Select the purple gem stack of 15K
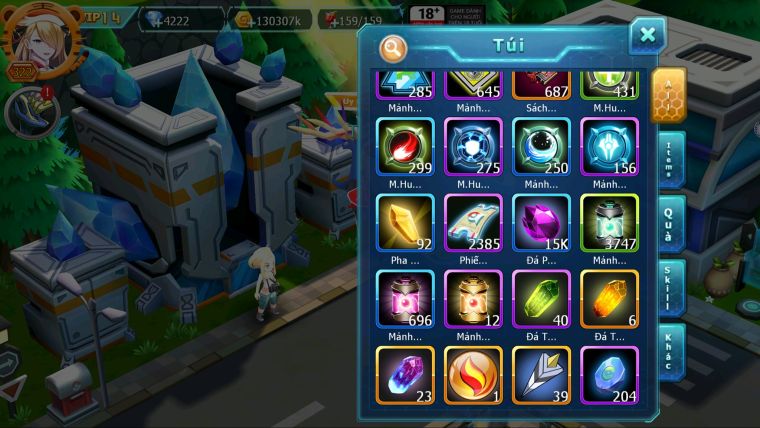Screen dimensions: 760x428 coord(541,222)
